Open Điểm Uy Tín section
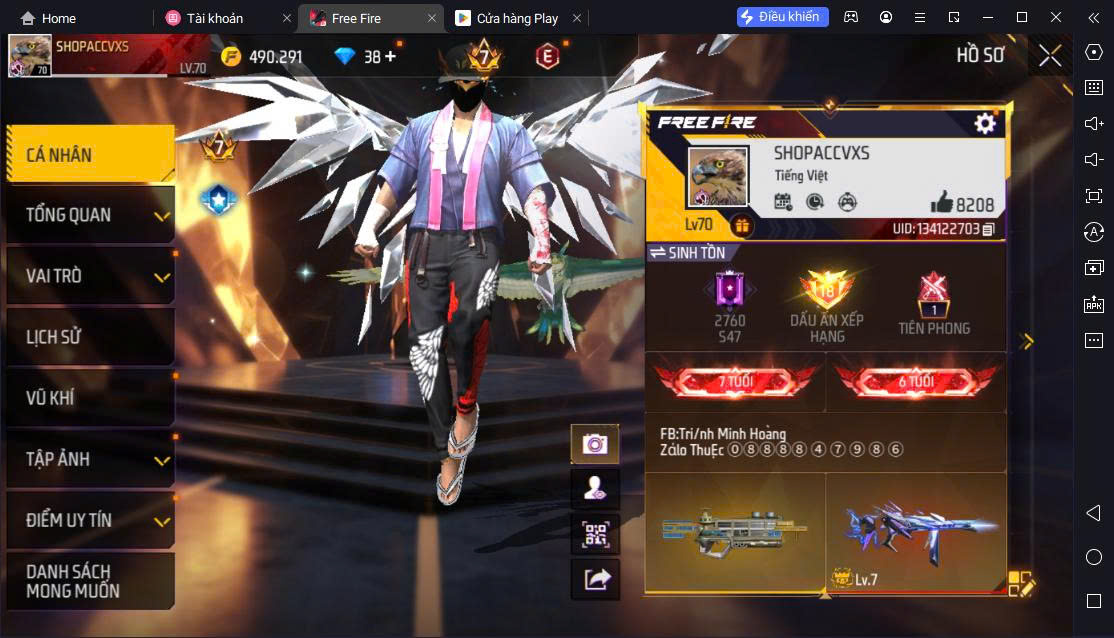 [90, 520]
